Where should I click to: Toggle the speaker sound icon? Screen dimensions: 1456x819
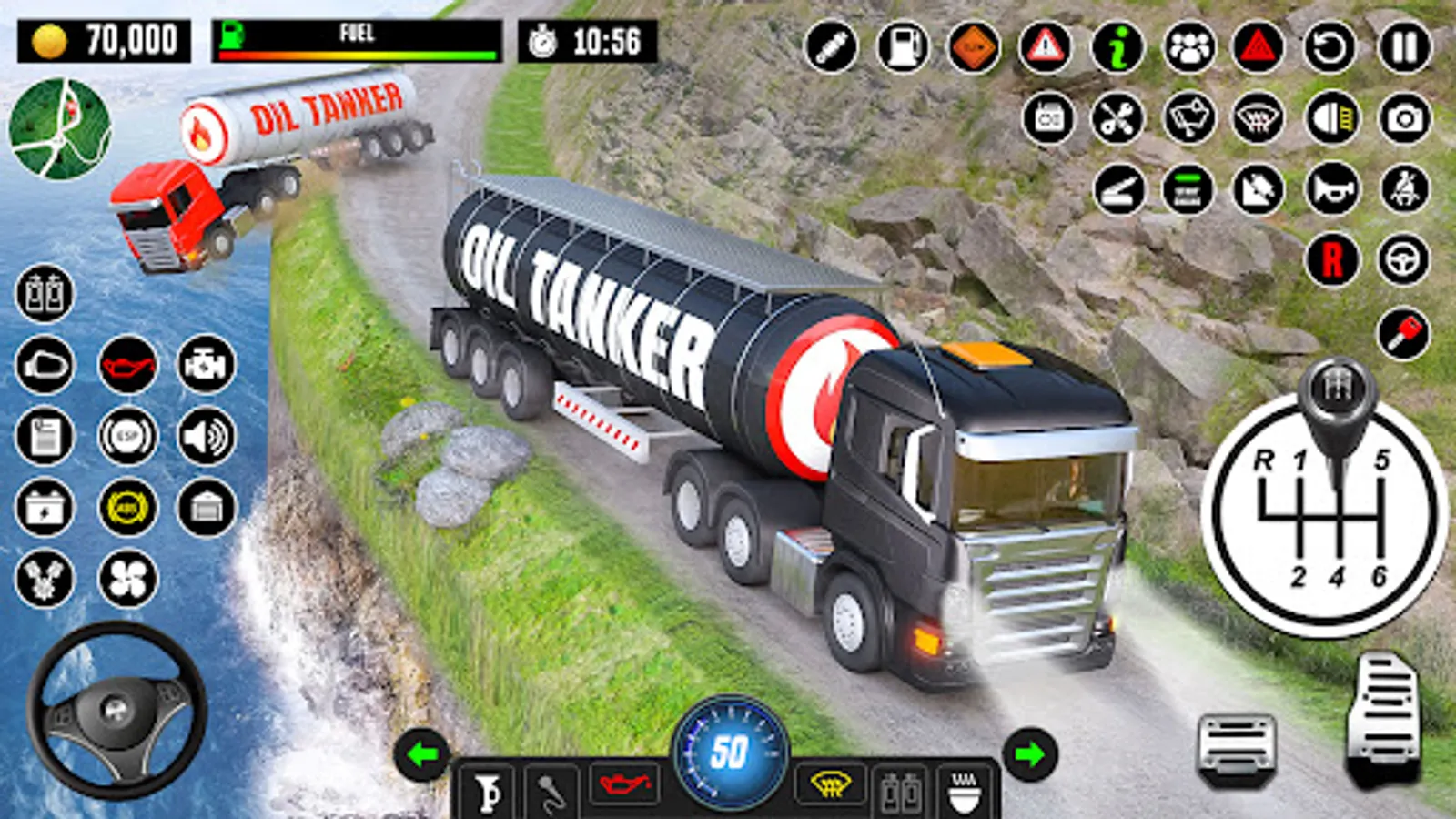coord(207,437)
